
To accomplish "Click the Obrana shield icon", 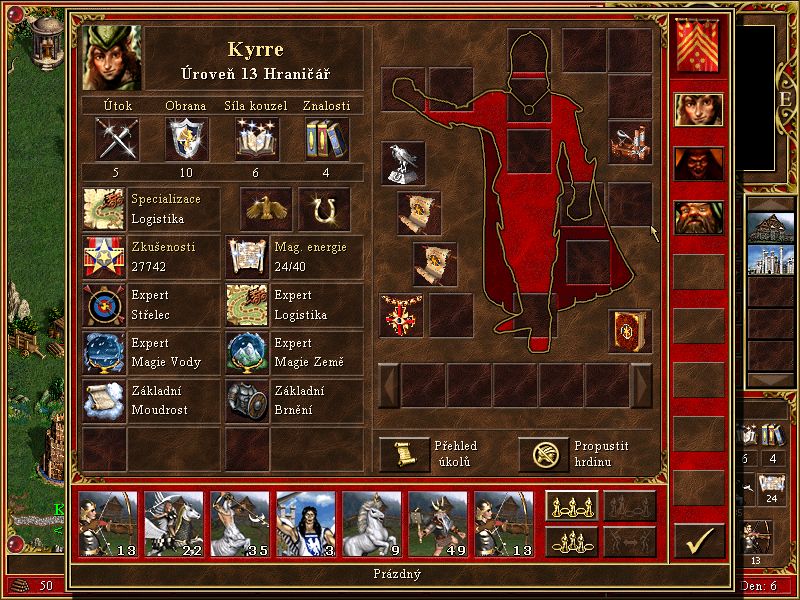I will tap(185, 139).
